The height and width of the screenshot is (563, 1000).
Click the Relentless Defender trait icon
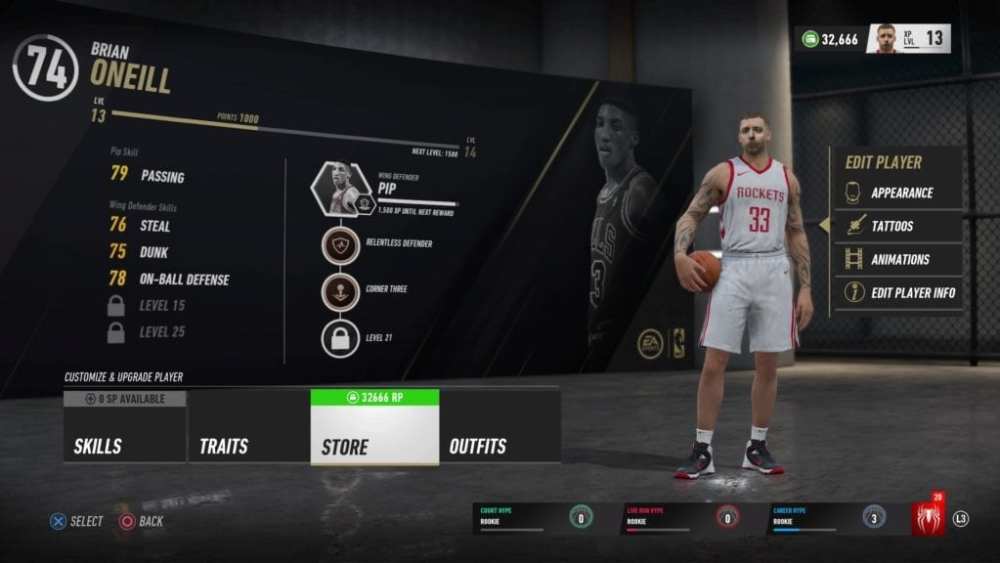pos(340,245)
